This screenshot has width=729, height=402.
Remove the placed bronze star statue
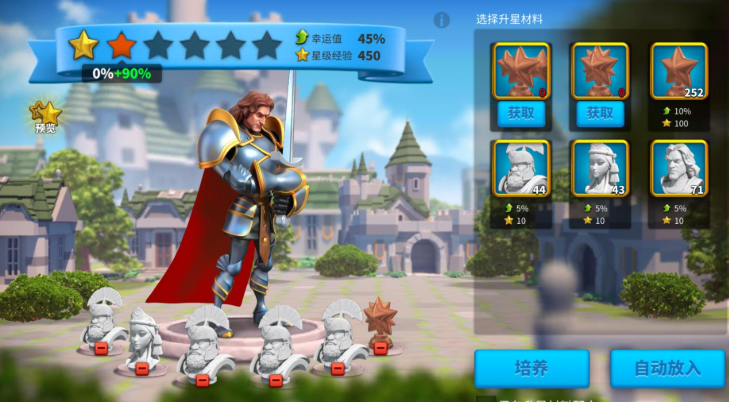[380, 348]
